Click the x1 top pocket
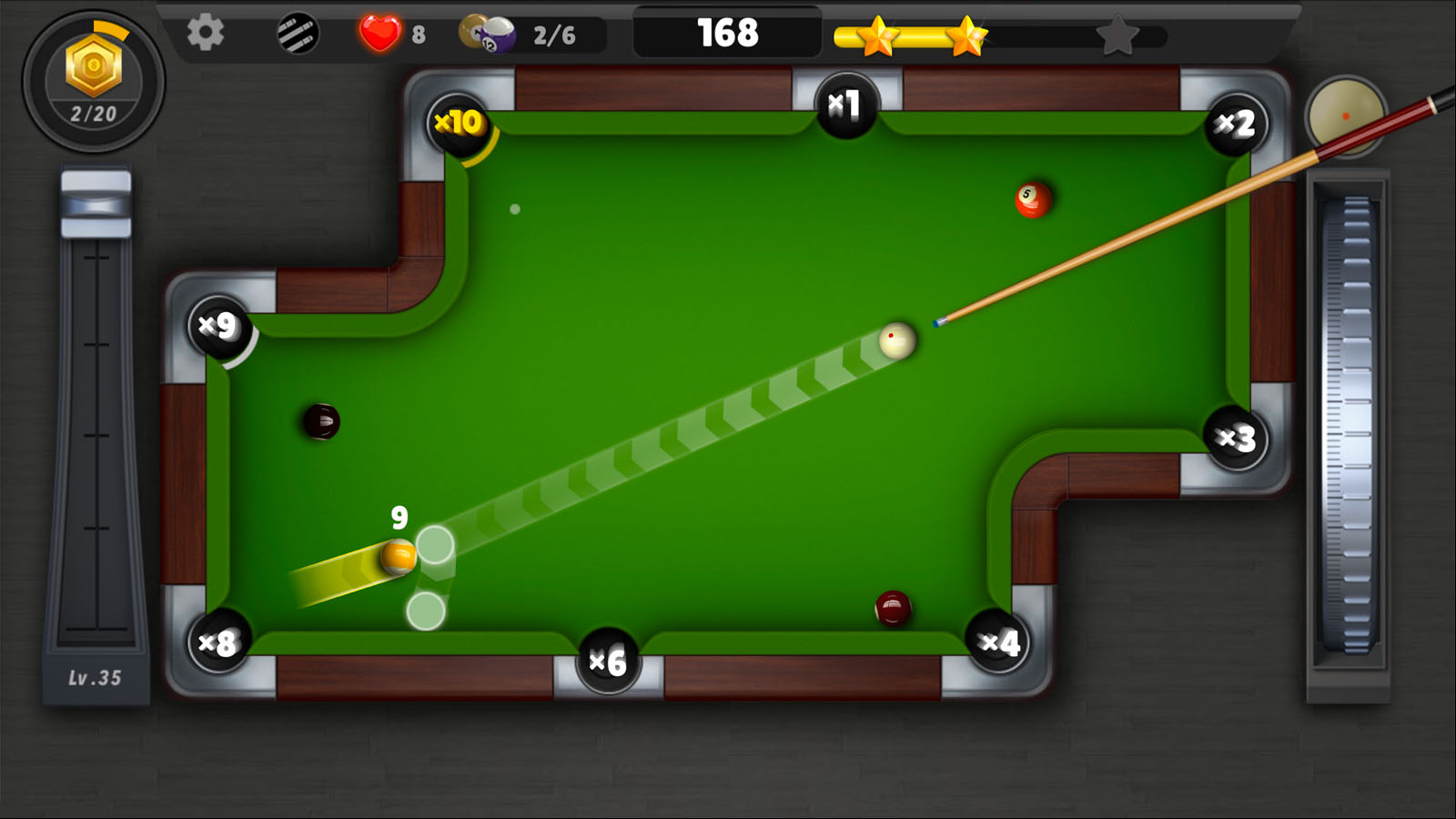This screenshot has height=819, width=1456. coord(848,103)
